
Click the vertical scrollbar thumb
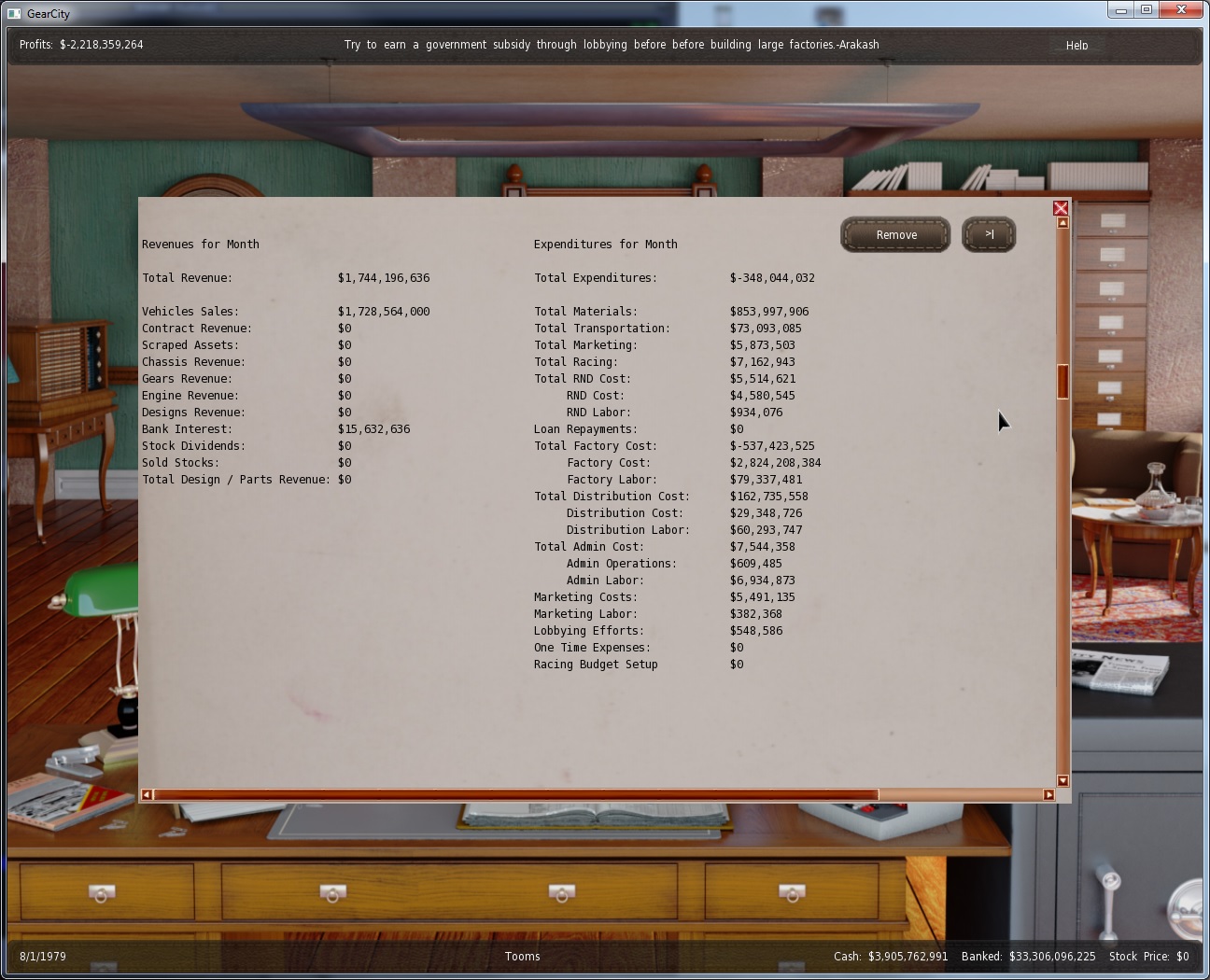[1062, 382]
